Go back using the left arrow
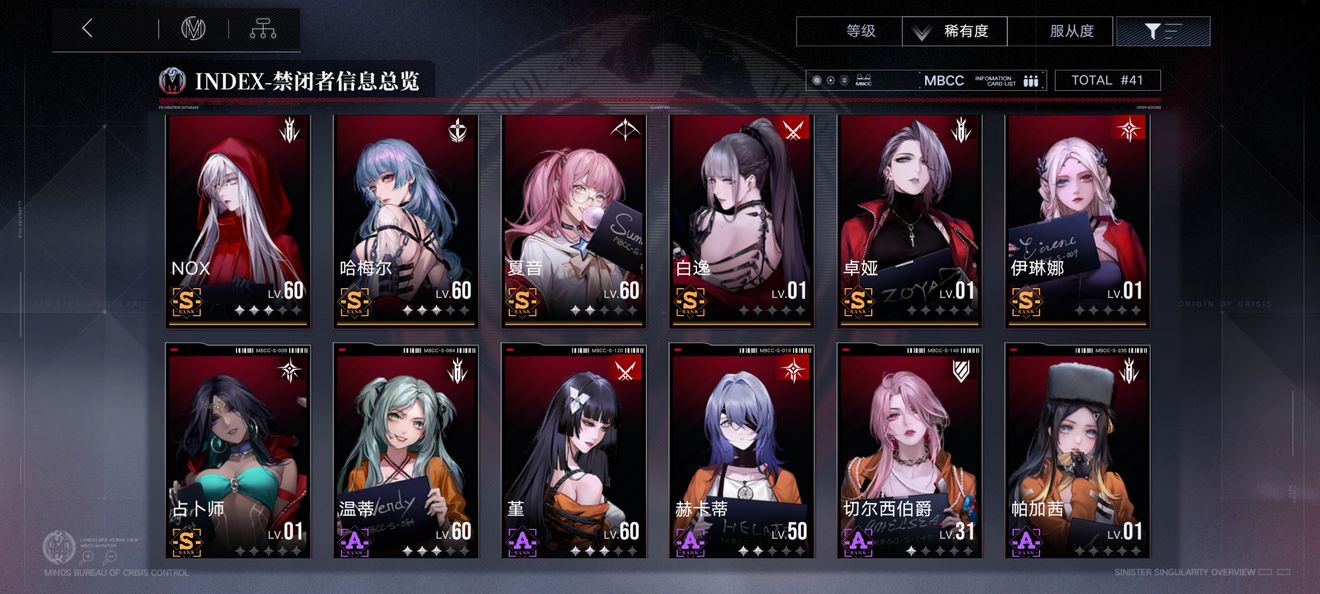This screenshot has height=594, width=1320. [88, 29]
